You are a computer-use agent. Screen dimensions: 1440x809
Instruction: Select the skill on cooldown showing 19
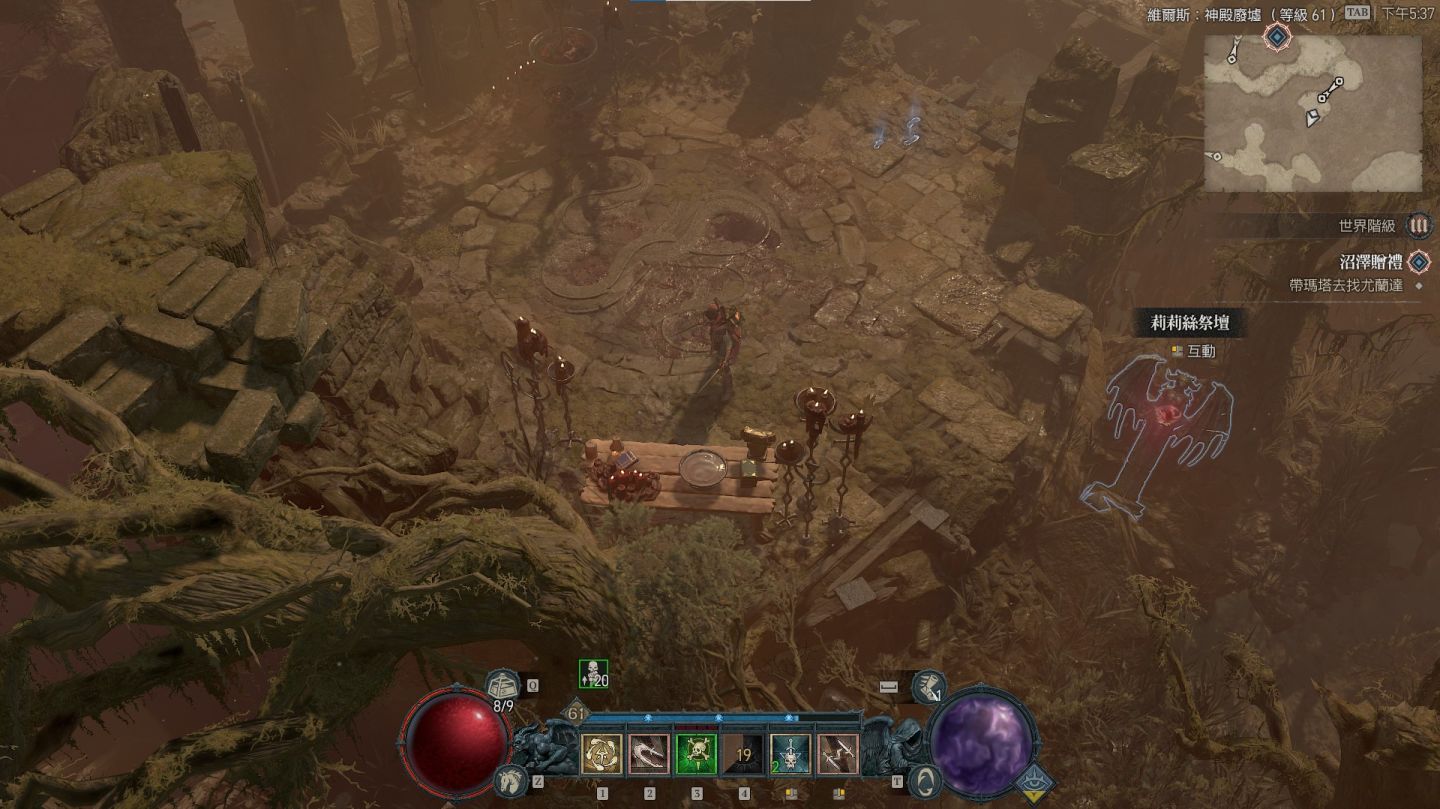743,754
